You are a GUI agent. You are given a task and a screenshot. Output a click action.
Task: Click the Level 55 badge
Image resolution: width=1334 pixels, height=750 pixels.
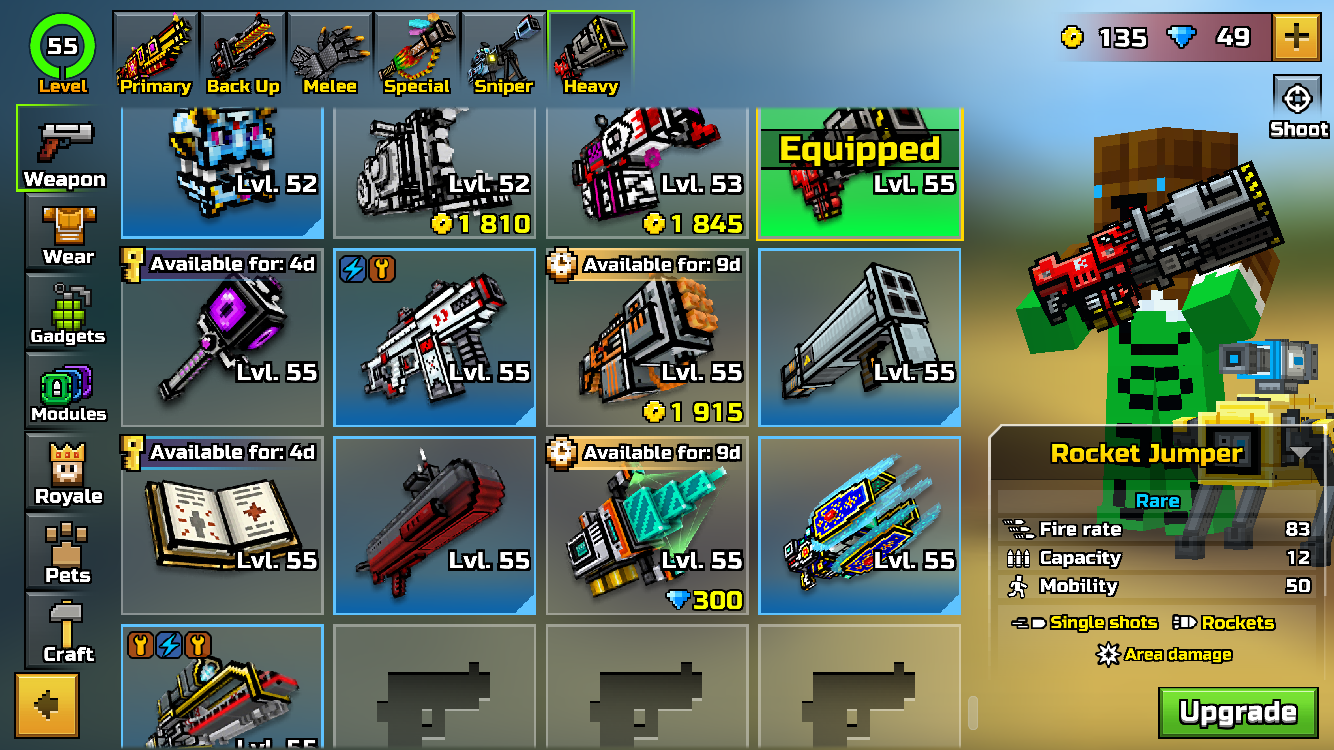point(60,45)
